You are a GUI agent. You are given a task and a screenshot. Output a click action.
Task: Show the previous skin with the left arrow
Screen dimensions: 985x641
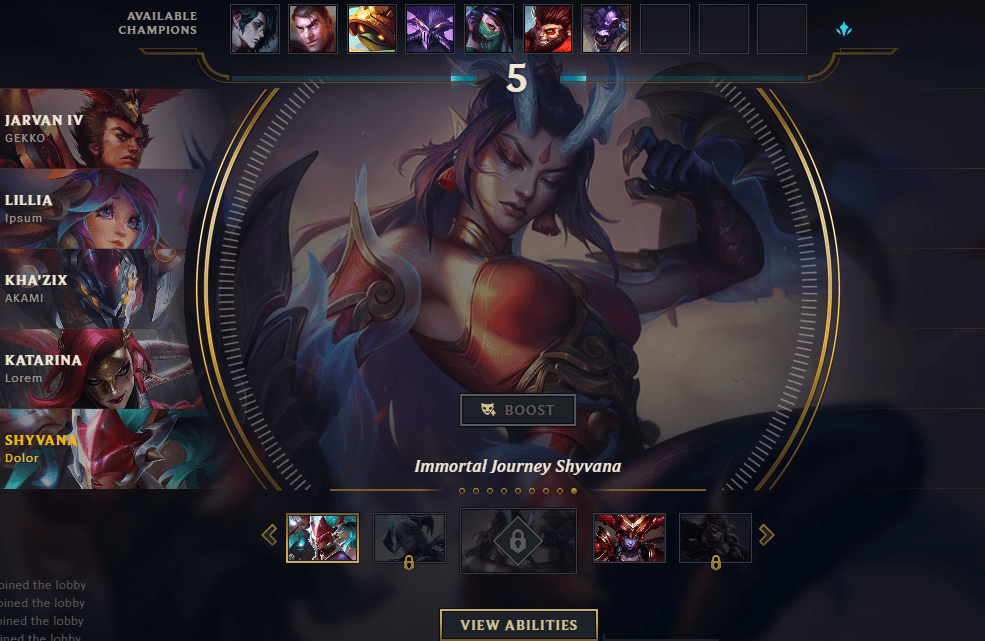click(x=269, y=536)
